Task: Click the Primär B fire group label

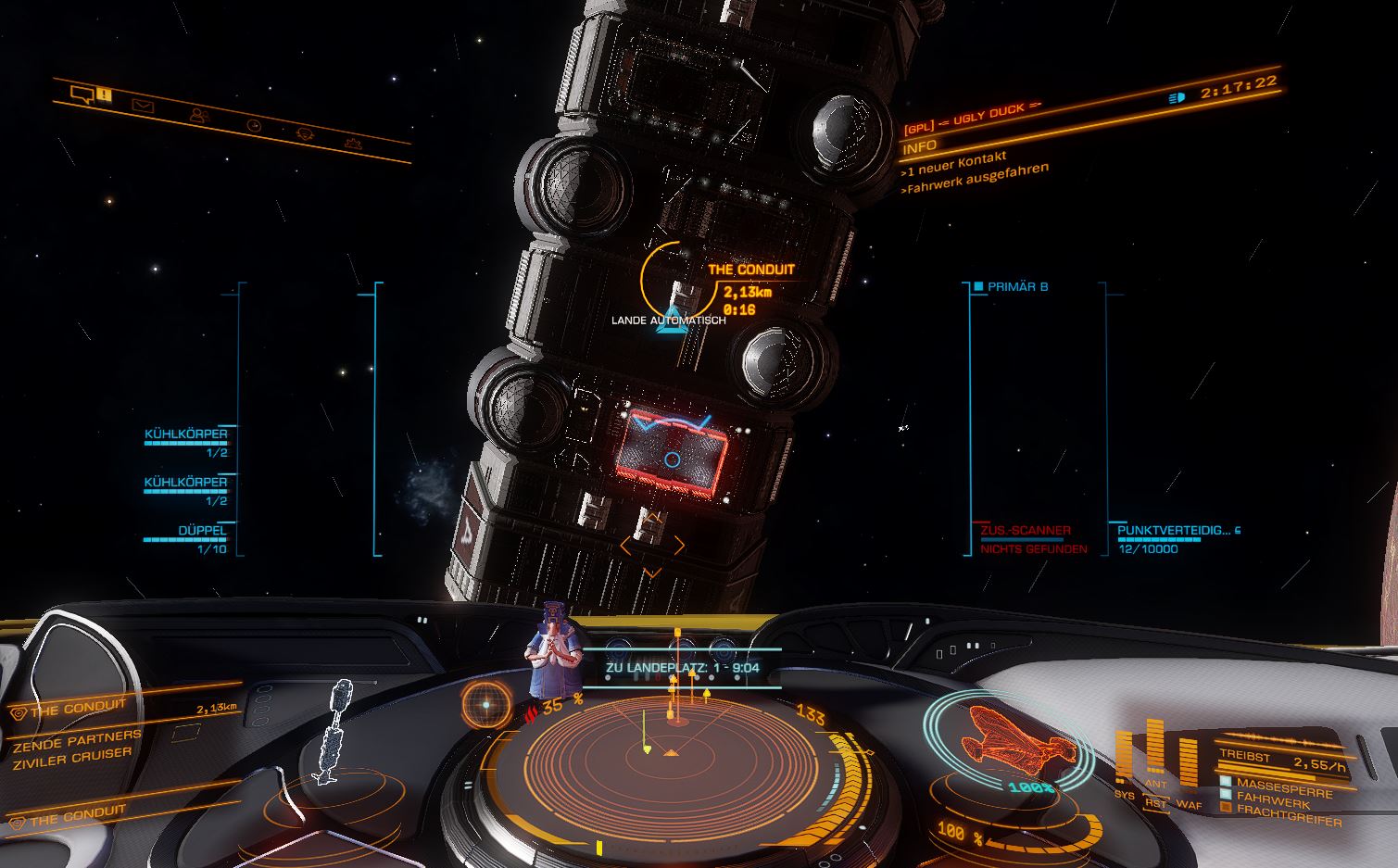Action: [1017, 287]
